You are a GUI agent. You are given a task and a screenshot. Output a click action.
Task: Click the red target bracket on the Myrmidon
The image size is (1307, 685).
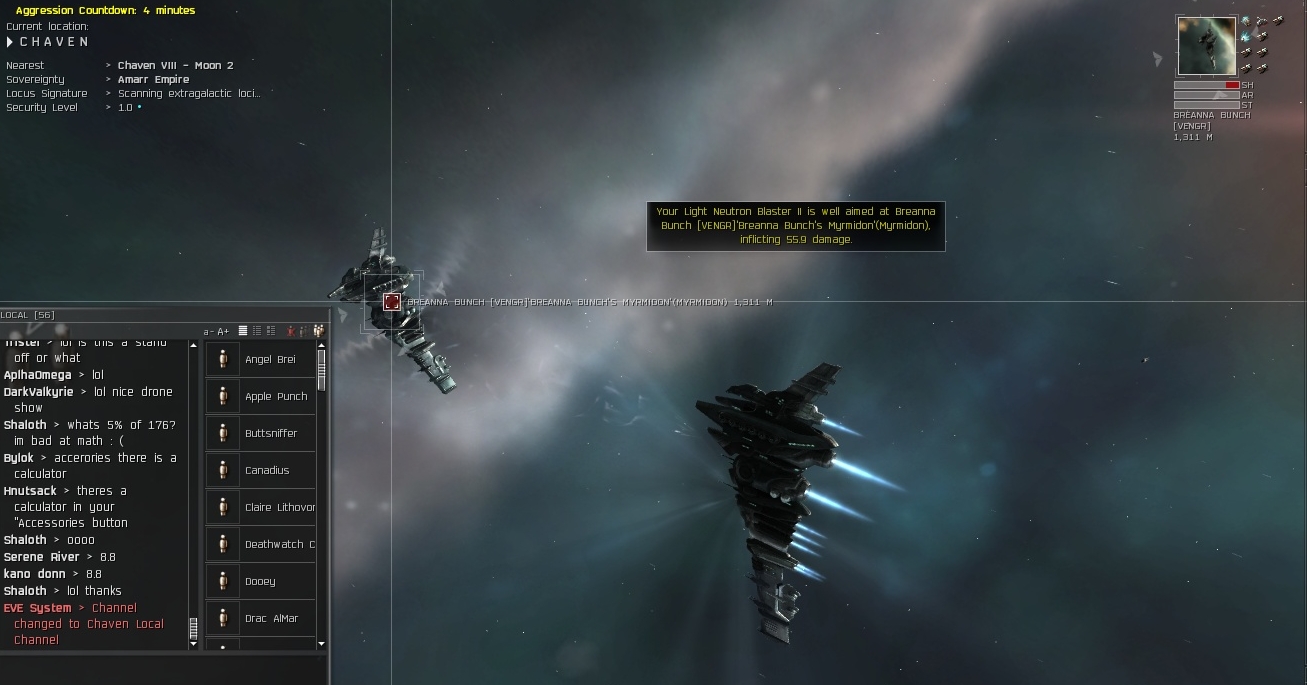point(392,301)
